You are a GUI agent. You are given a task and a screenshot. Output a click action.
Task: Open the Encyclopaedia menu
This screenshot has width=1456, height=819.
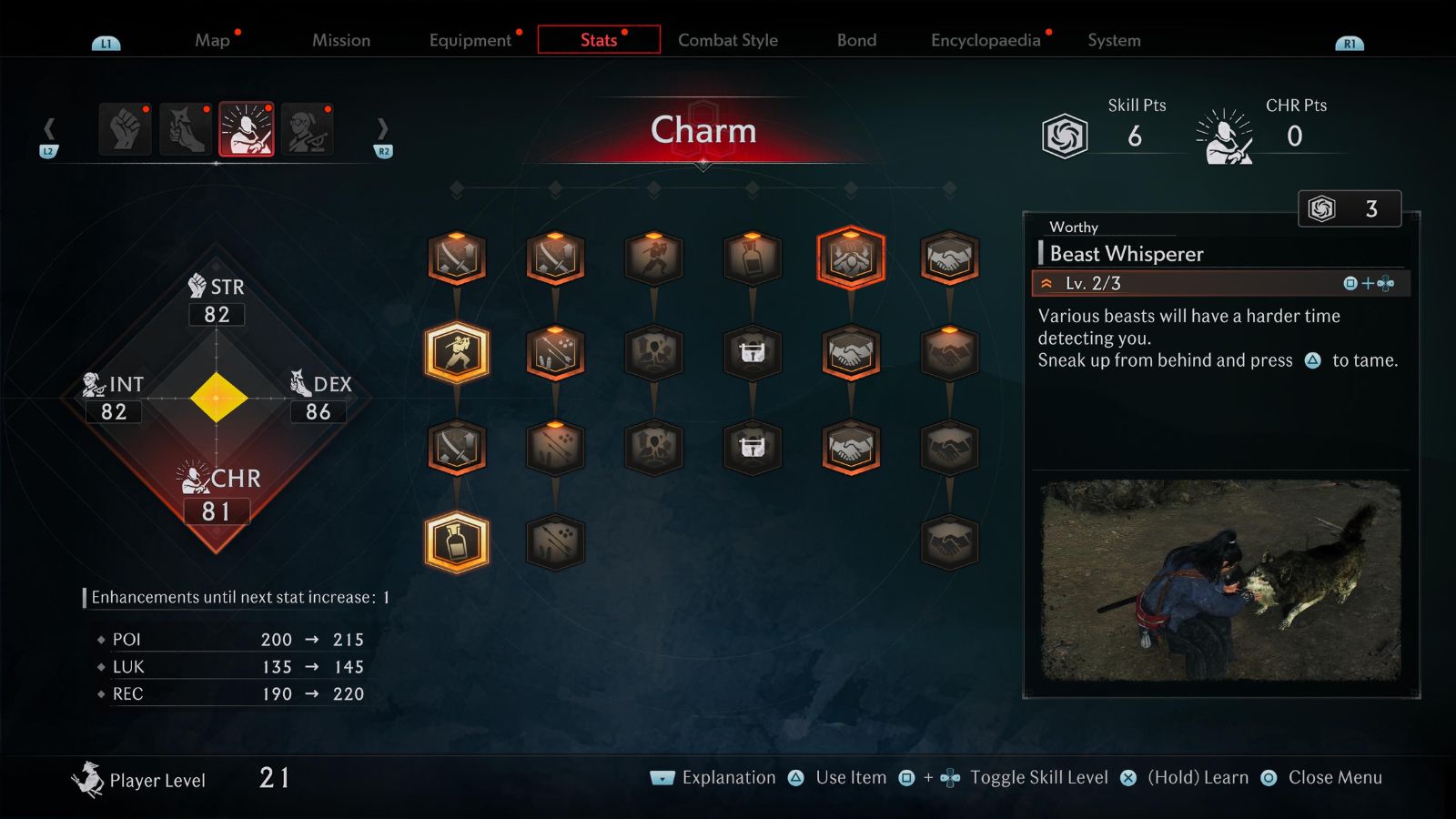point(985,40)
